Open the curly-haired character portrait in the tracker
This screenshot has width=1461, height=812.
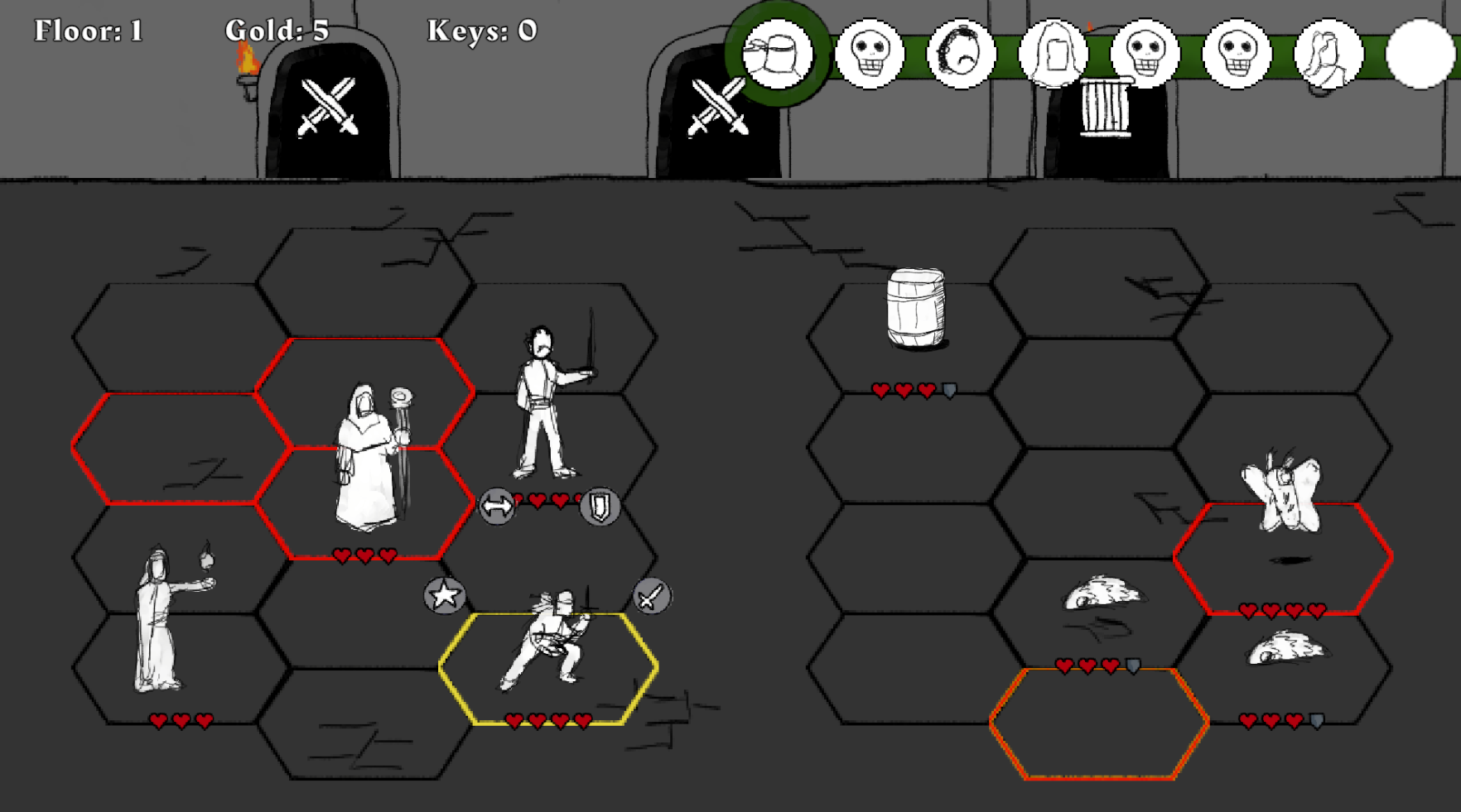[x=961, y=54]
